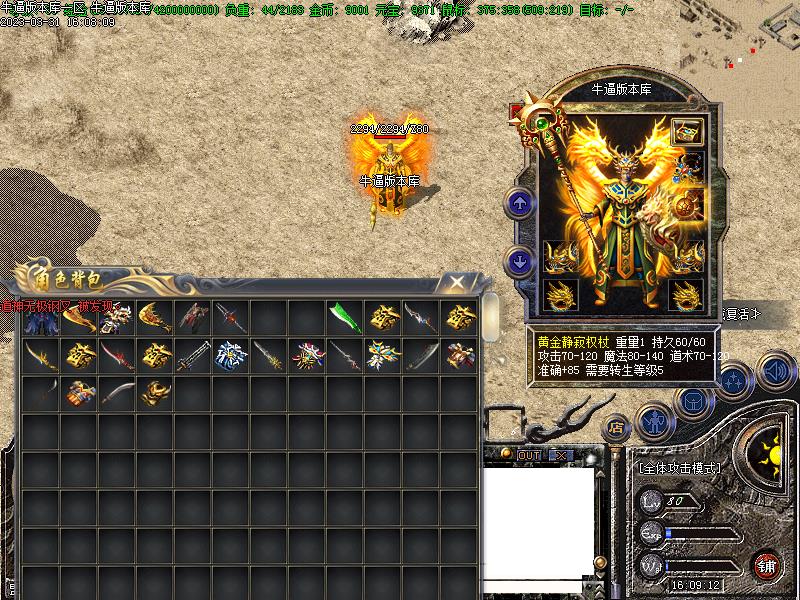Viewport: 800px width, 600px height.
Task: Close the character backpack window
Action: [456, 283]
